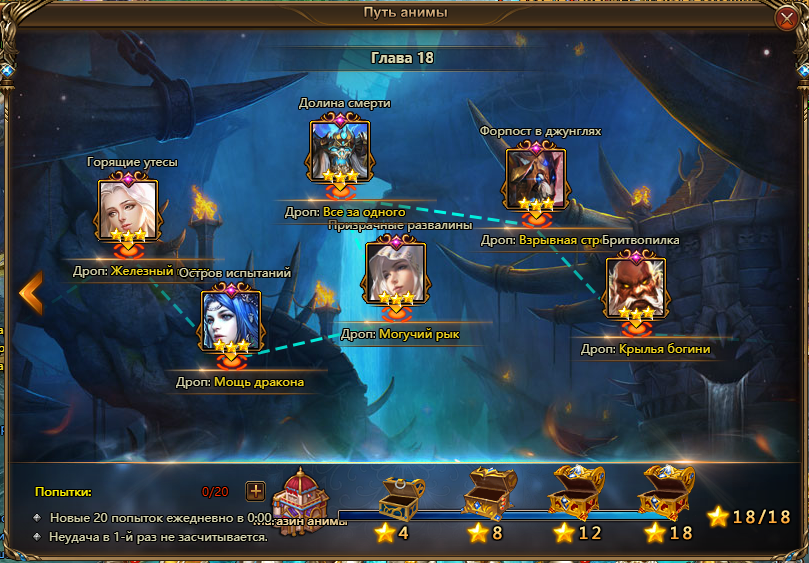Collect the 18-star reward chest
The width and height of the screenshot is (809, 563).
pos(666,491)
